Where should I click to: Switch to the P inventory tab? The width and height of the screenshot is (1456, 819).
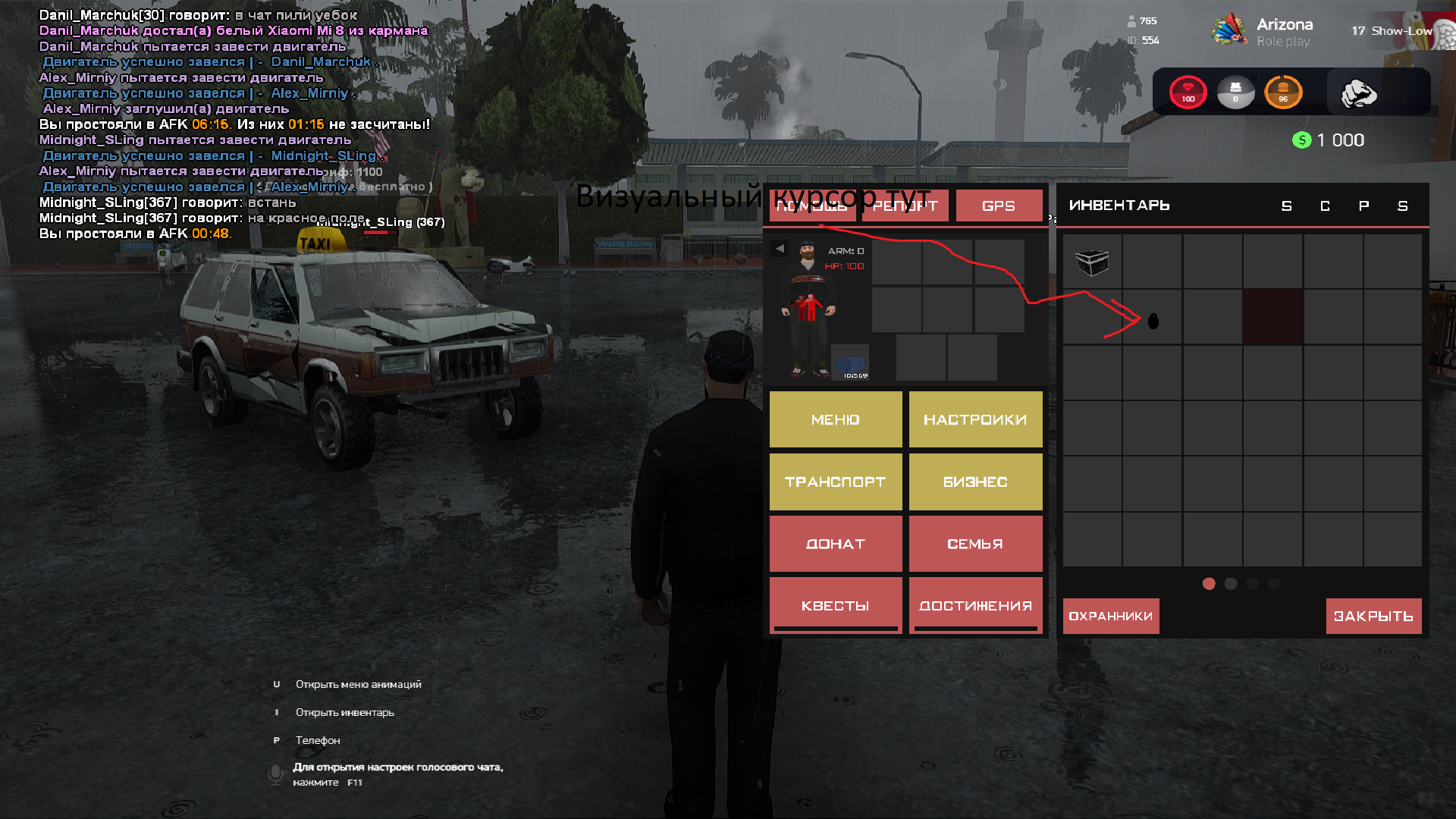[x=1363, y=206]
